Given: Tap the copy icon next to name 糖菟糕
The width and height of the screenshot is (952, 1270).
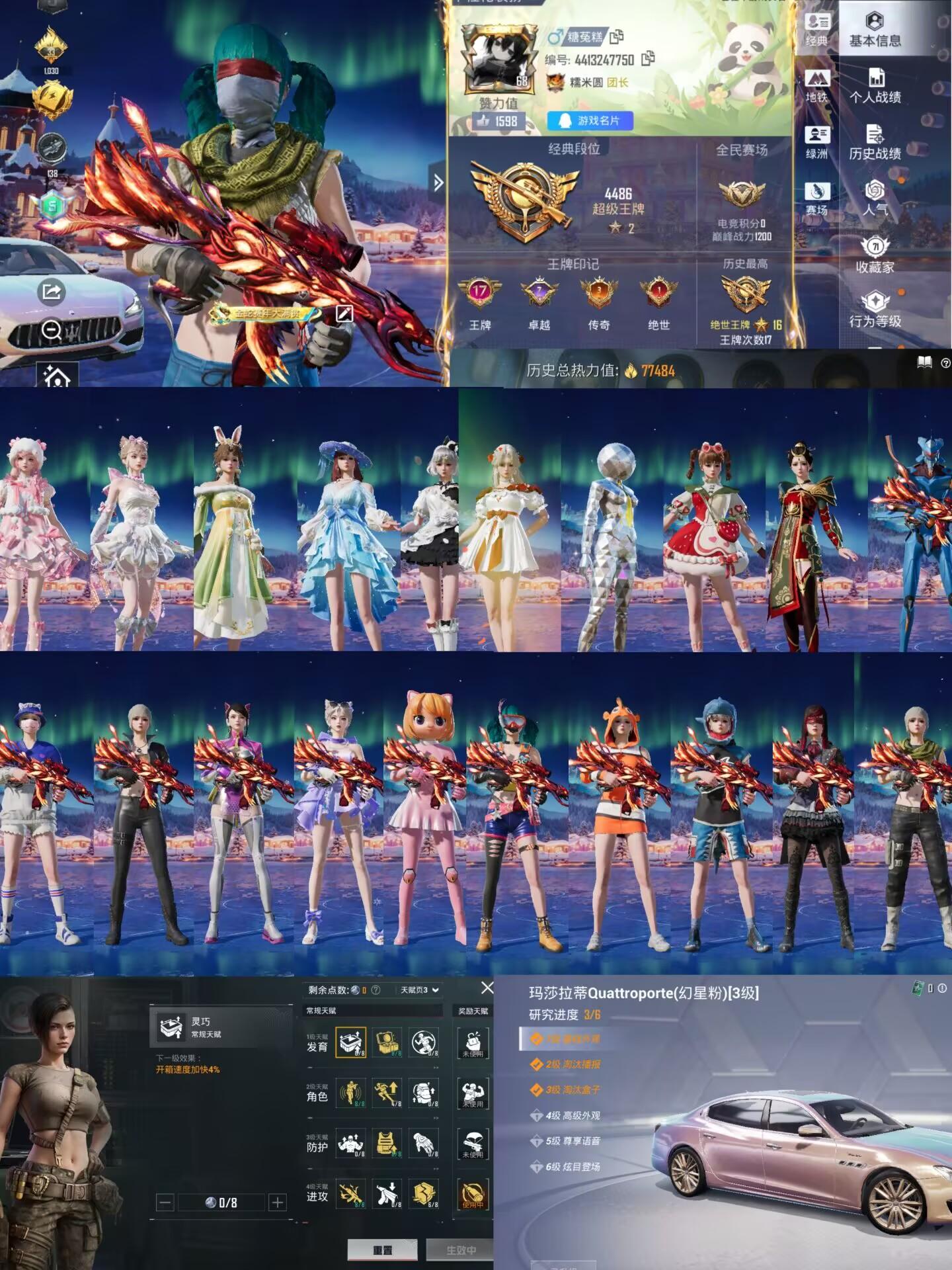Looking at the screenshot, I should 616,38.
